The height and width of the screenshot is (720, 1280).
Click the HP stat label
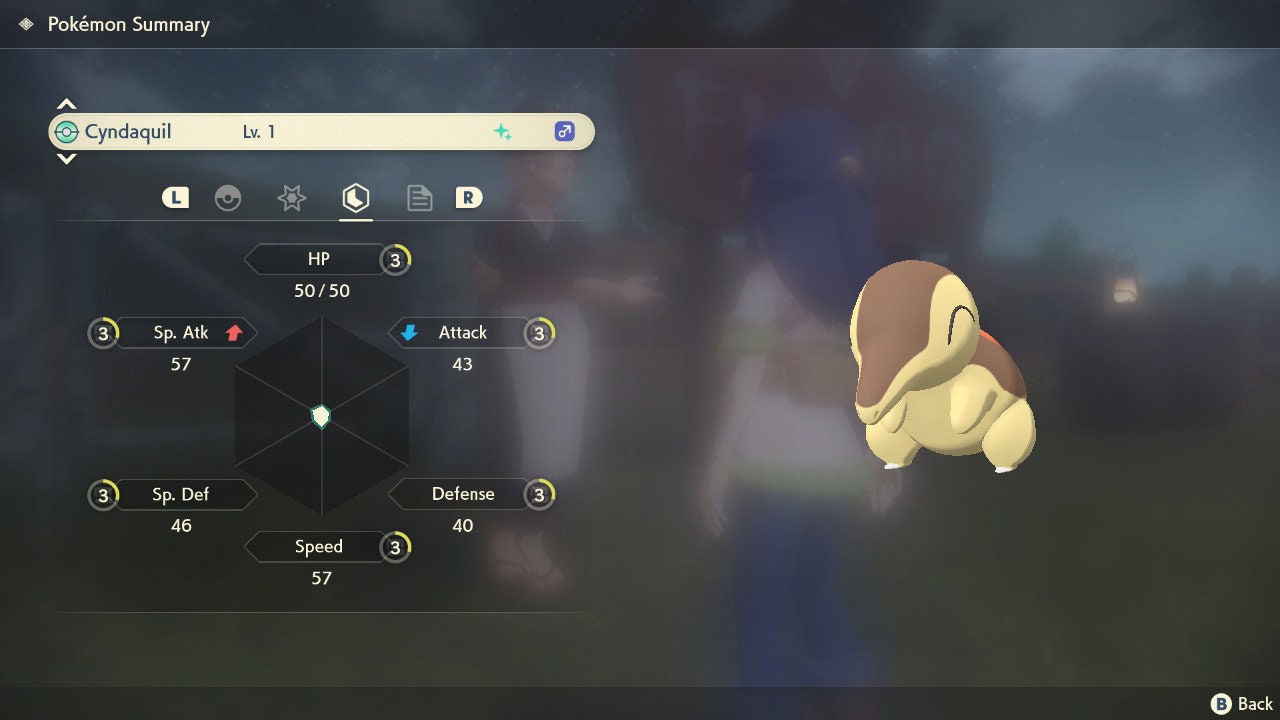pos(318,259)
